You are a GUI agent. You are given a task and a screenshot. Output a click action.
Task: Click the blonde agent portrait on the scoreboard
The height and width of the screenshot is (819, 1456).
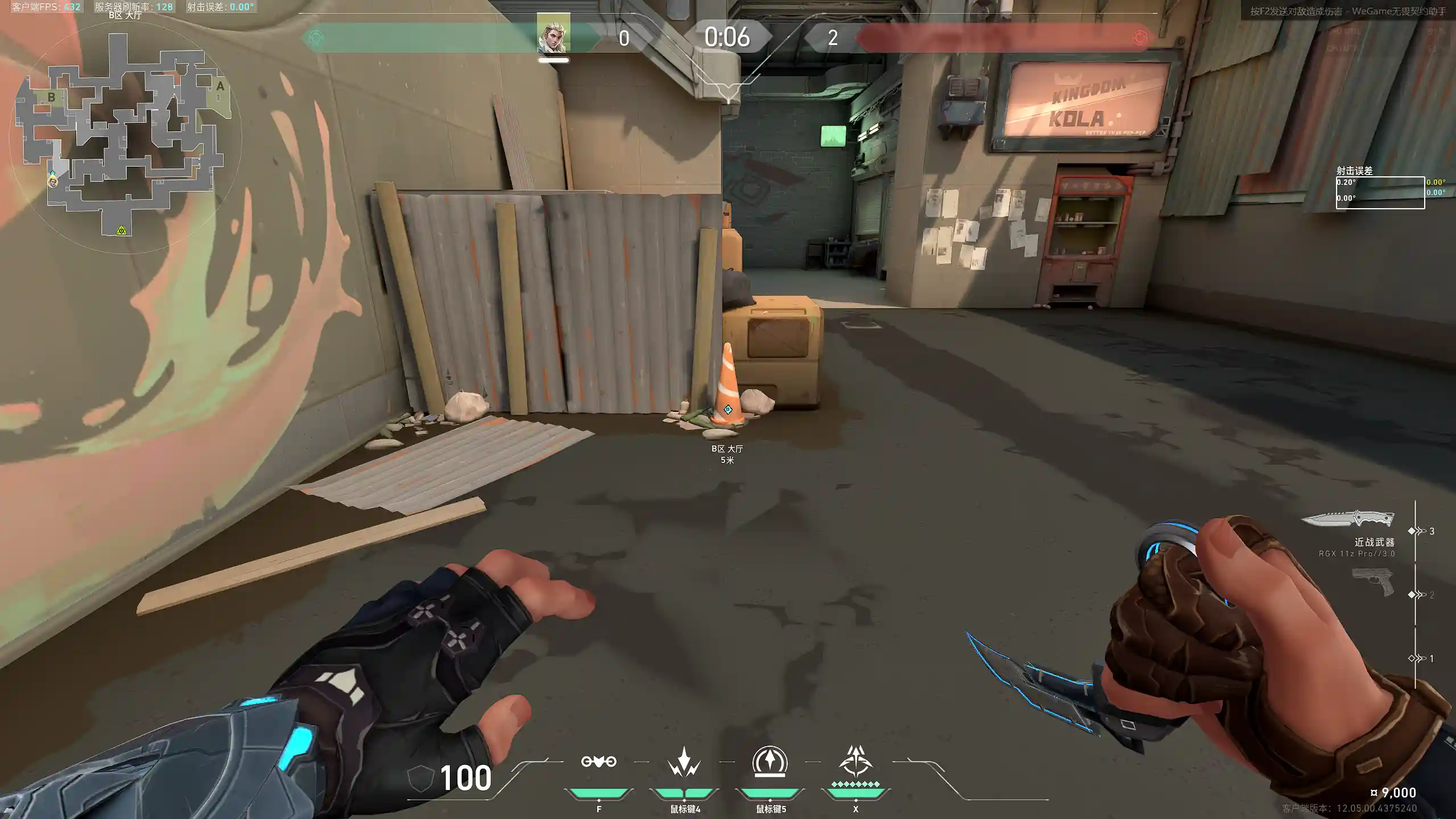553,34
